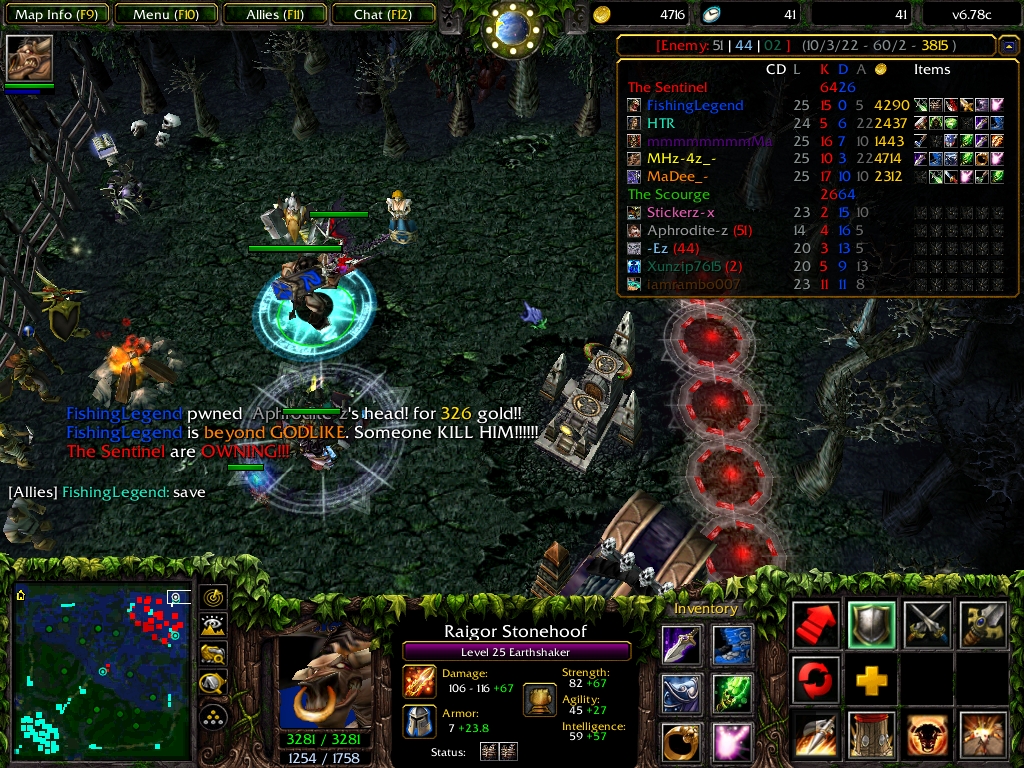The image size is (1024, 768).
Task: Select the blue boots inventory item
Action: click(733, 645)
